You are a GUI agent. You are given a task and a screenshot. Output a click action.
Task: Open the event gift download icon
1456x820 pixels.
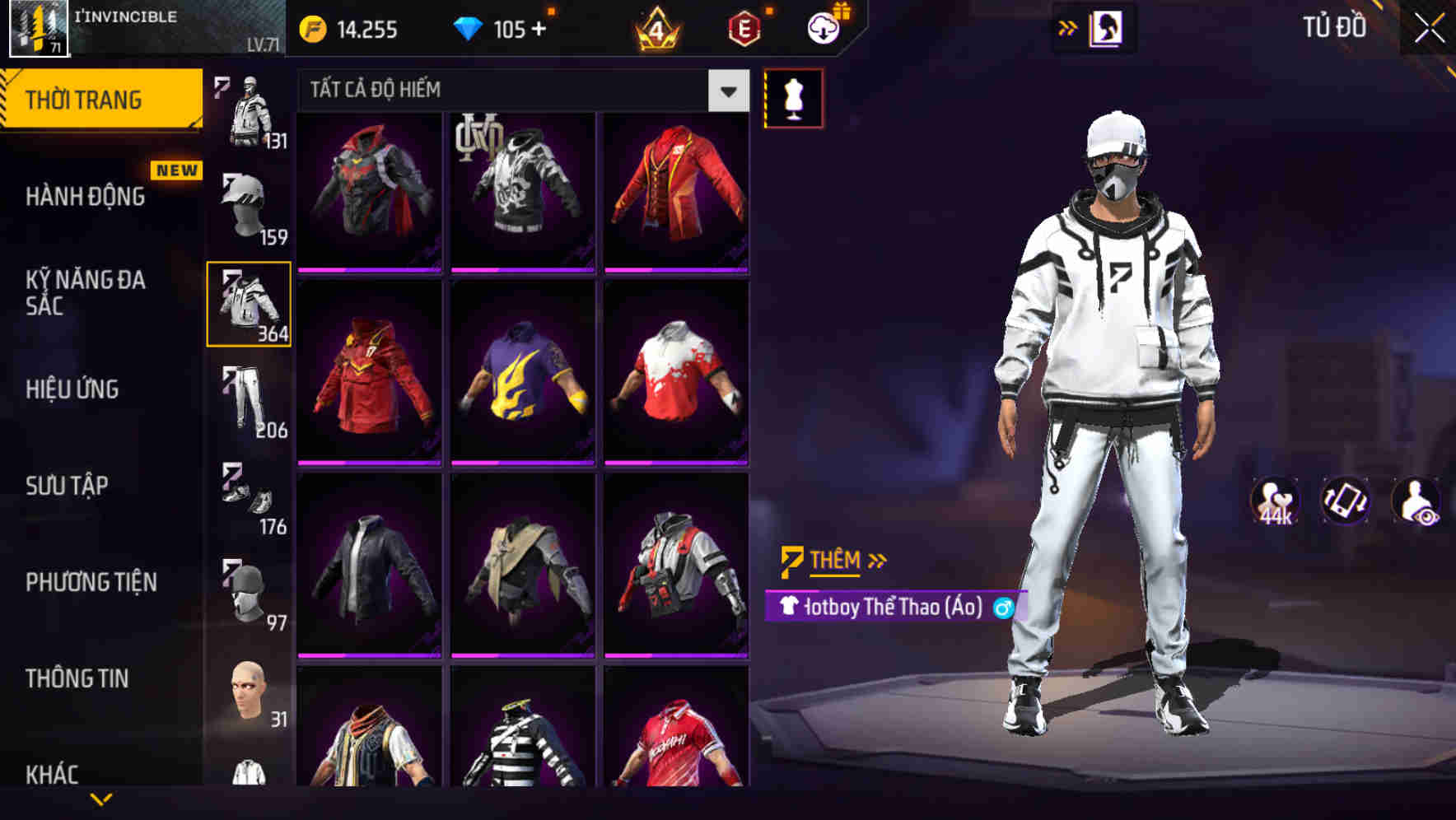[x=821, y=27]
